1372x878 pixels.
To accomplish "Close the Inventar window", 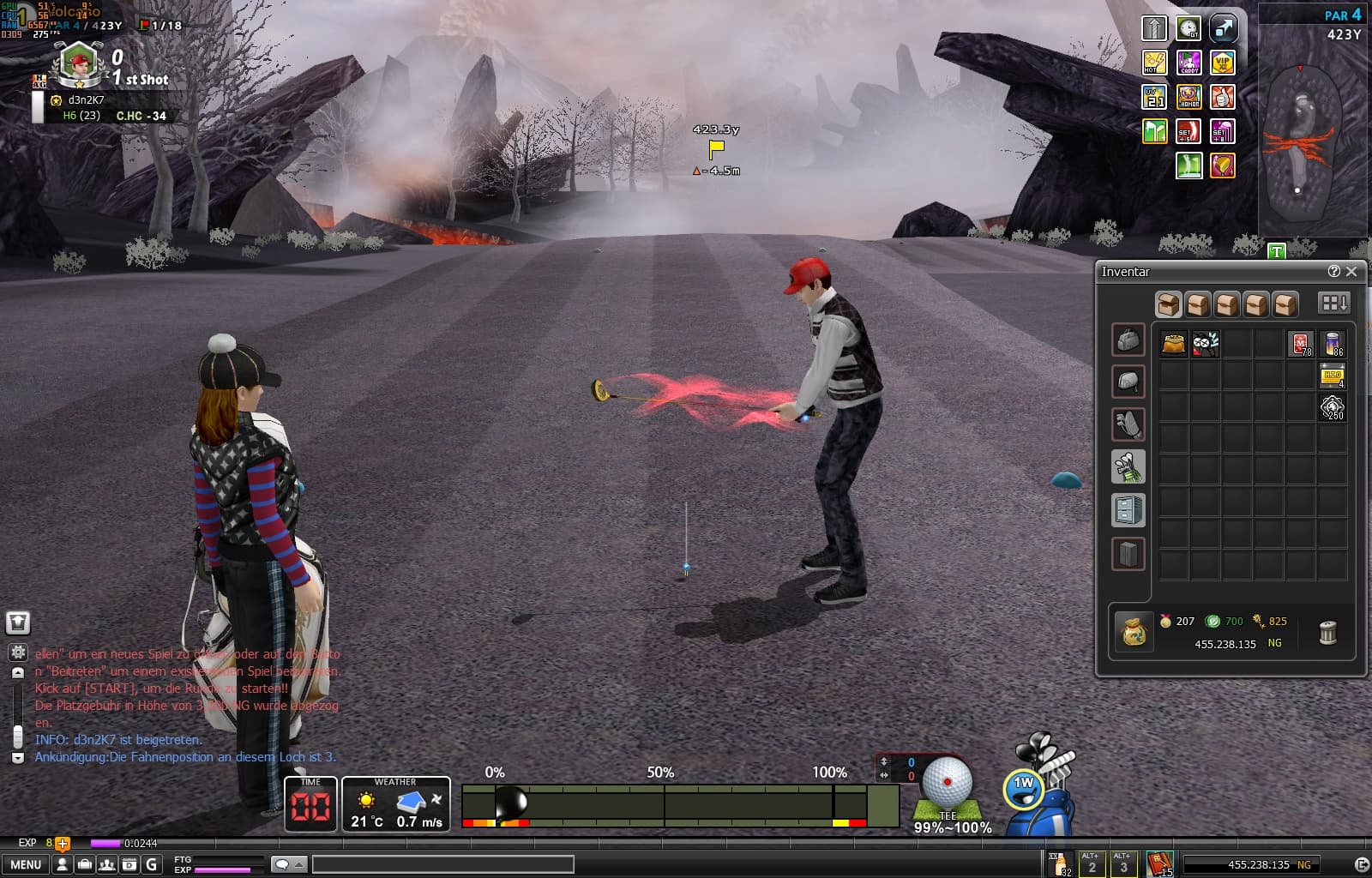I will [1352, 271].
